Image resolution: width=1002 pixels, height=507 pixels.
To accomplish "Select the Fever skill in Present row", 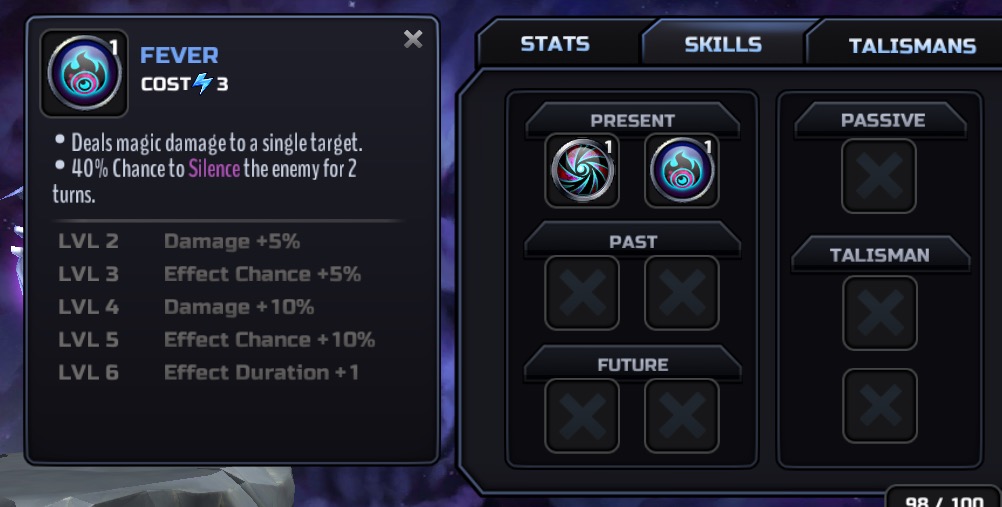I will [x=682, y=172].
